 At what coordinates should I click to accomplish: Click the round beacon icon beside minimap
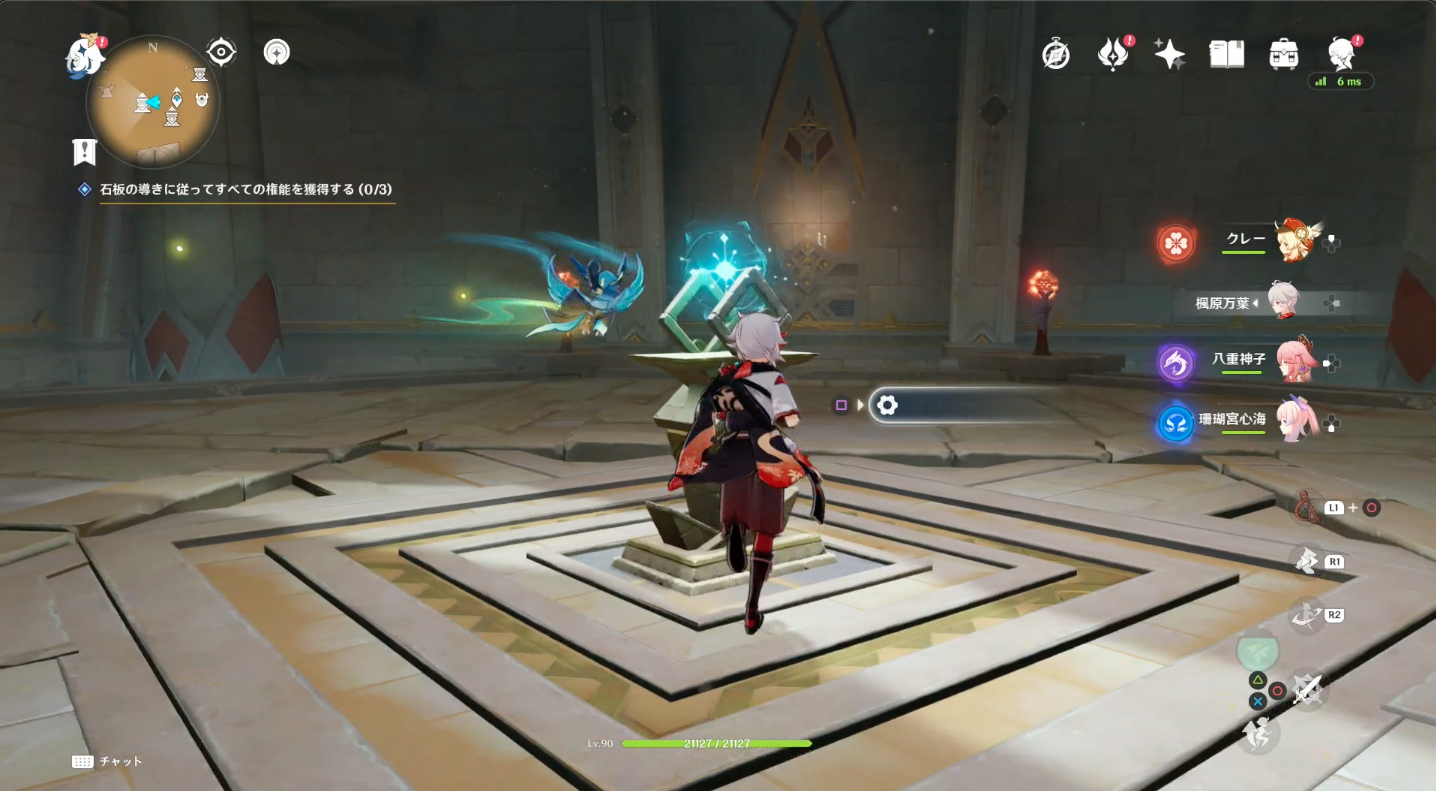point(277,52)
